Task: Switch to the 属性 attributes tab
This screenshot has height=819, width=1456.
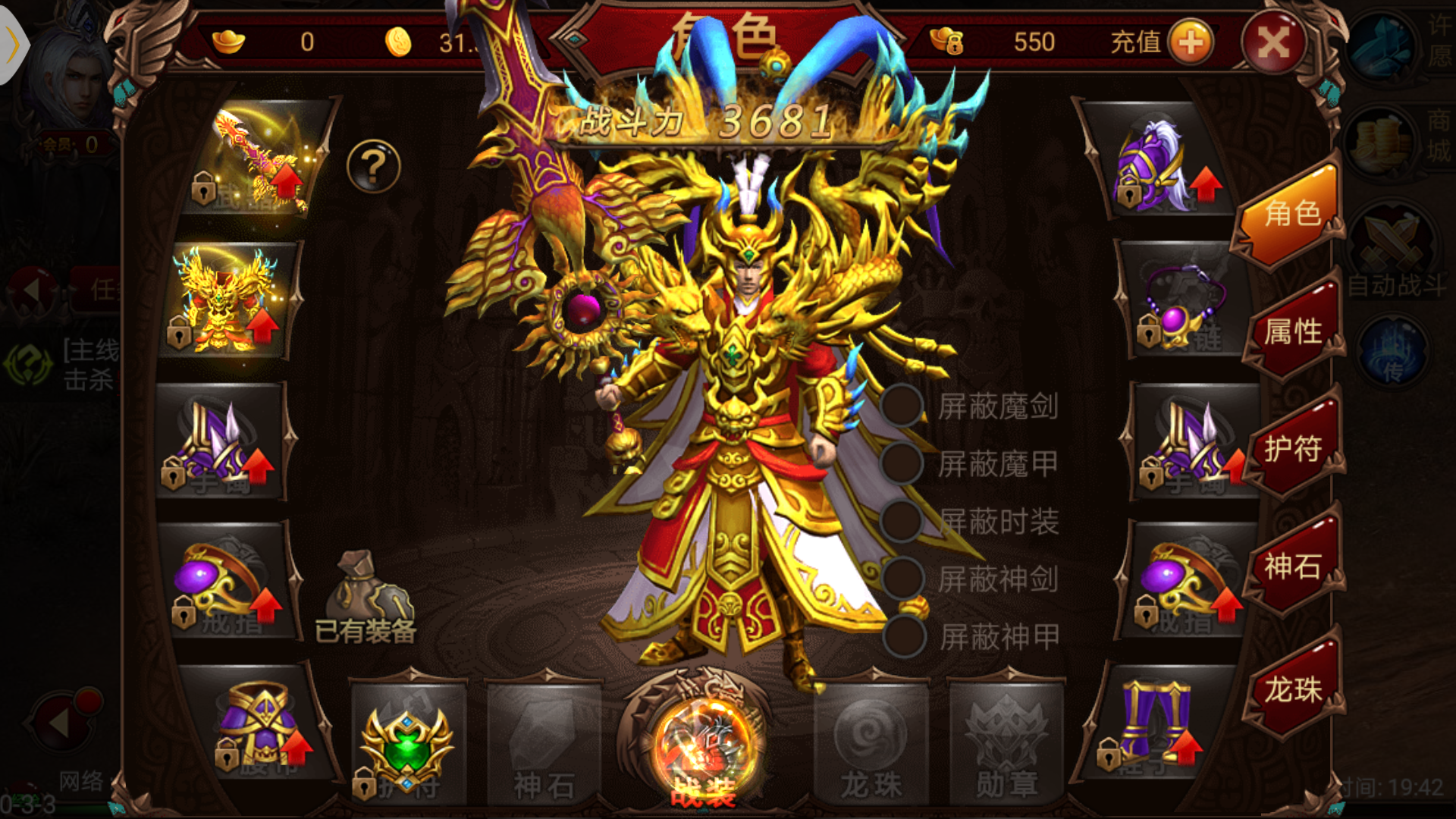Action: point(1294,330)
